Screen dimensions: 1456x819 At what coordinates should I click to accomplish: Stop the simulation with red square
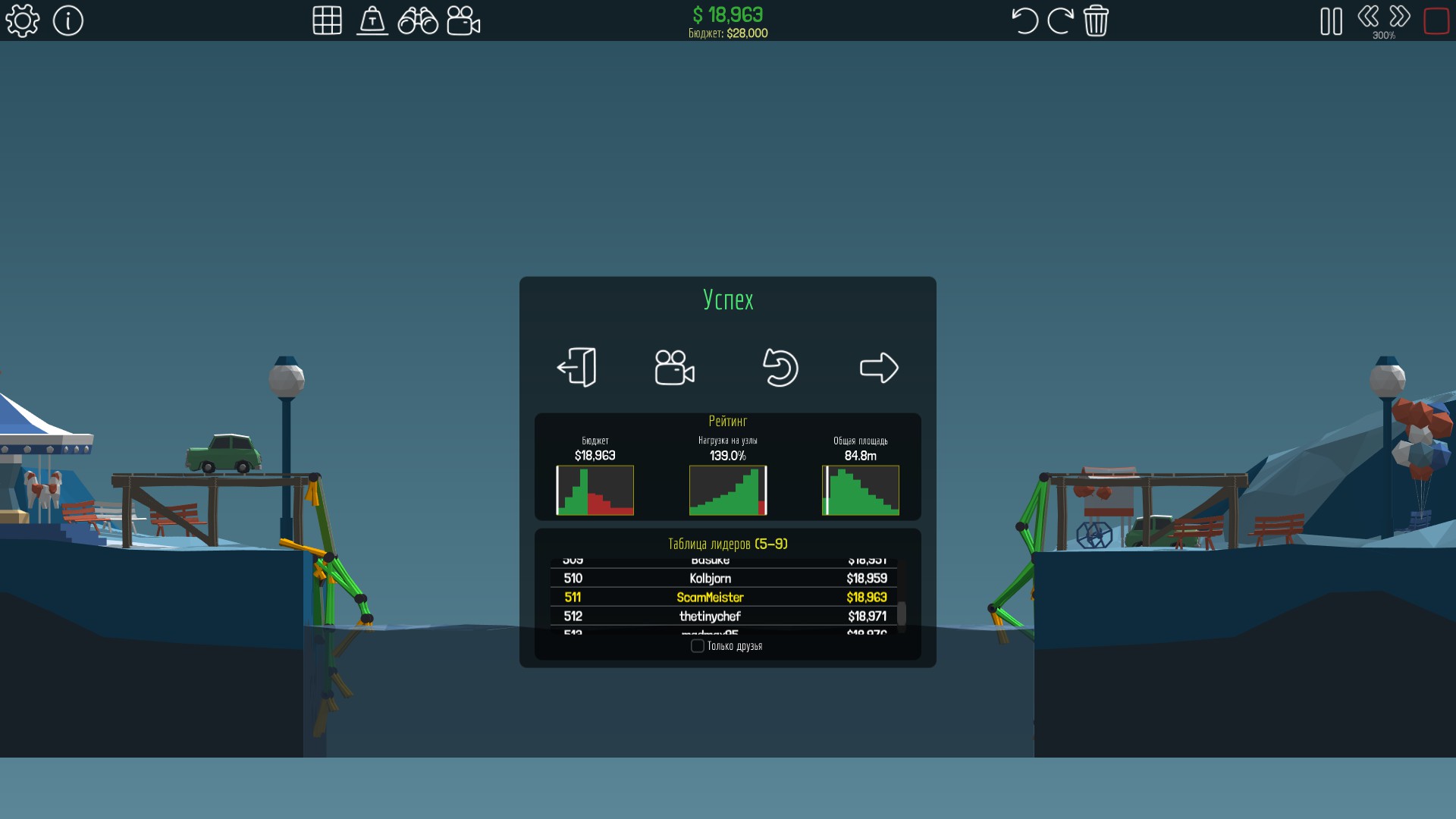click(1436, 20)
